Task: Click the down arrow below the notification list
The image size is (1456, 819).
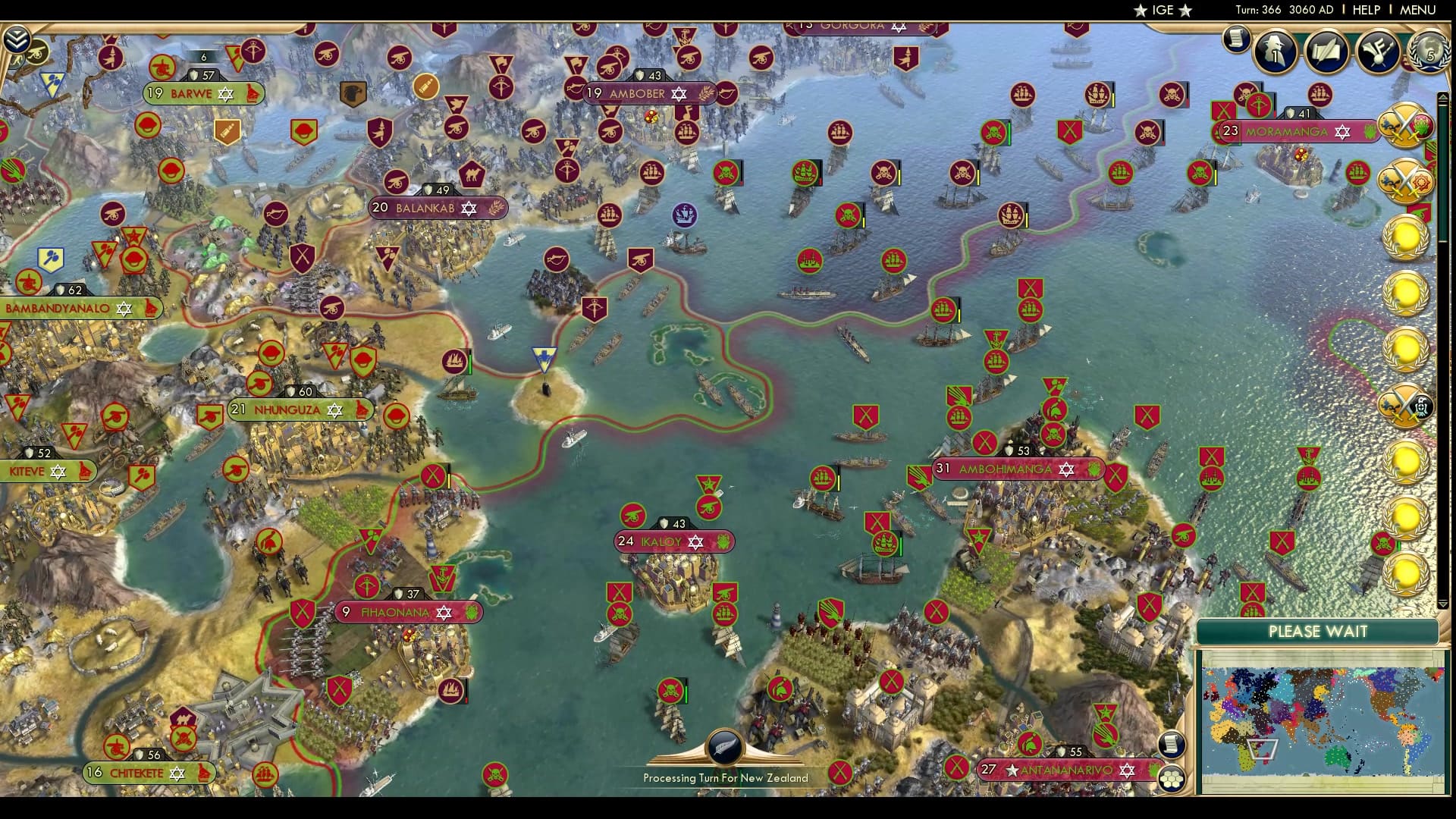Action: pos(1442,602)
